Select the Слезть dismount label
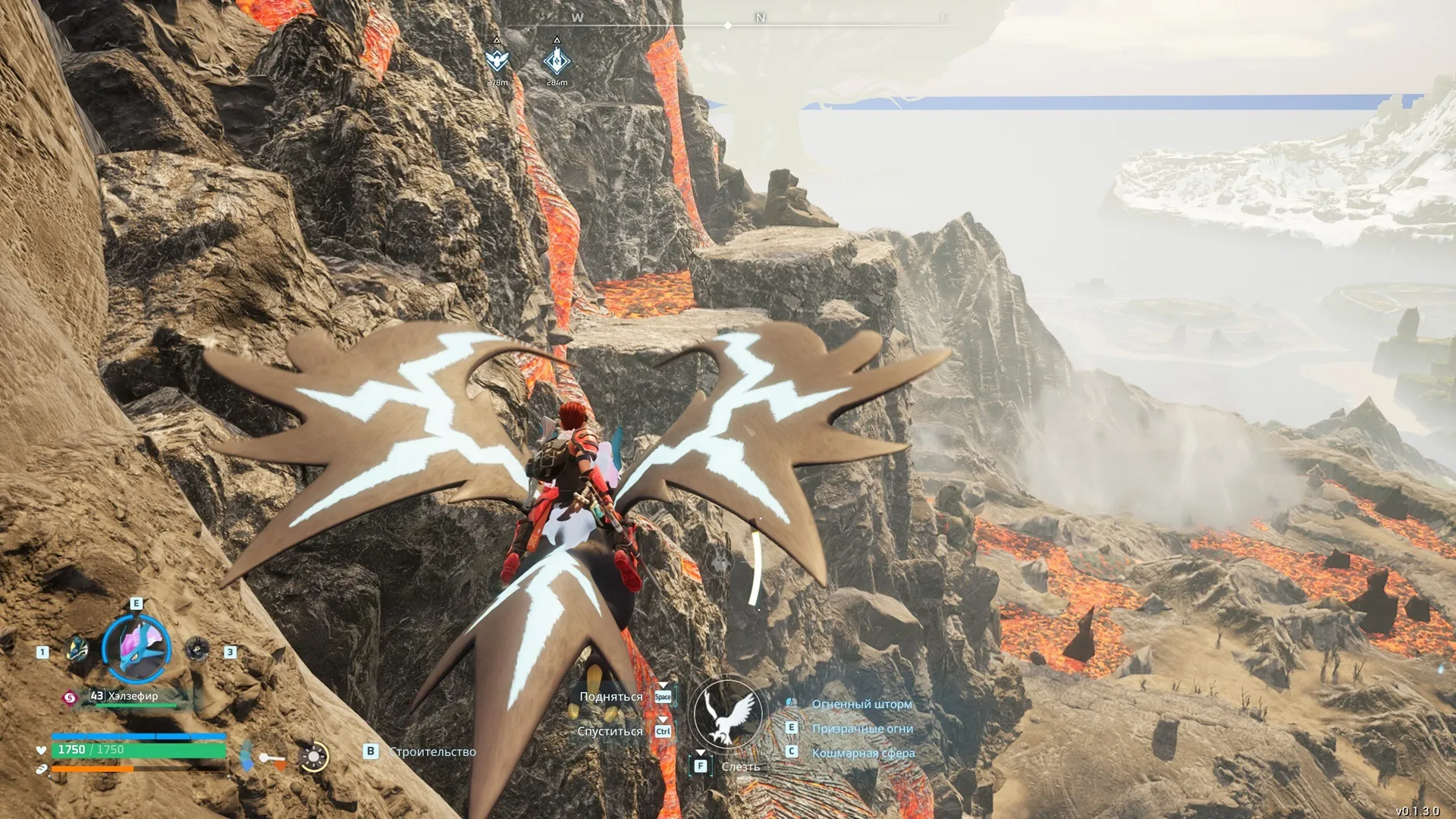 [x=740, y=767]
